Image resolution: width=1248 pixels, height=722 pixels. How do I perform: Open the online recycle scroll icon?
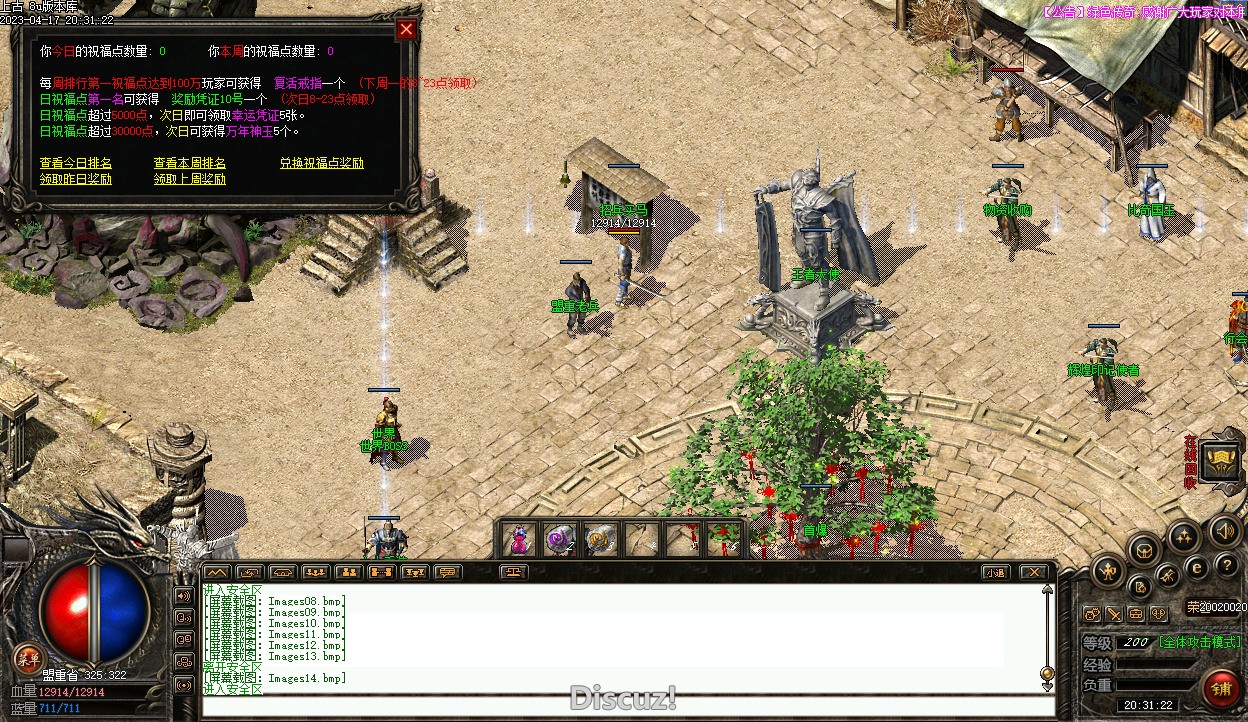tap(1221, 461)
